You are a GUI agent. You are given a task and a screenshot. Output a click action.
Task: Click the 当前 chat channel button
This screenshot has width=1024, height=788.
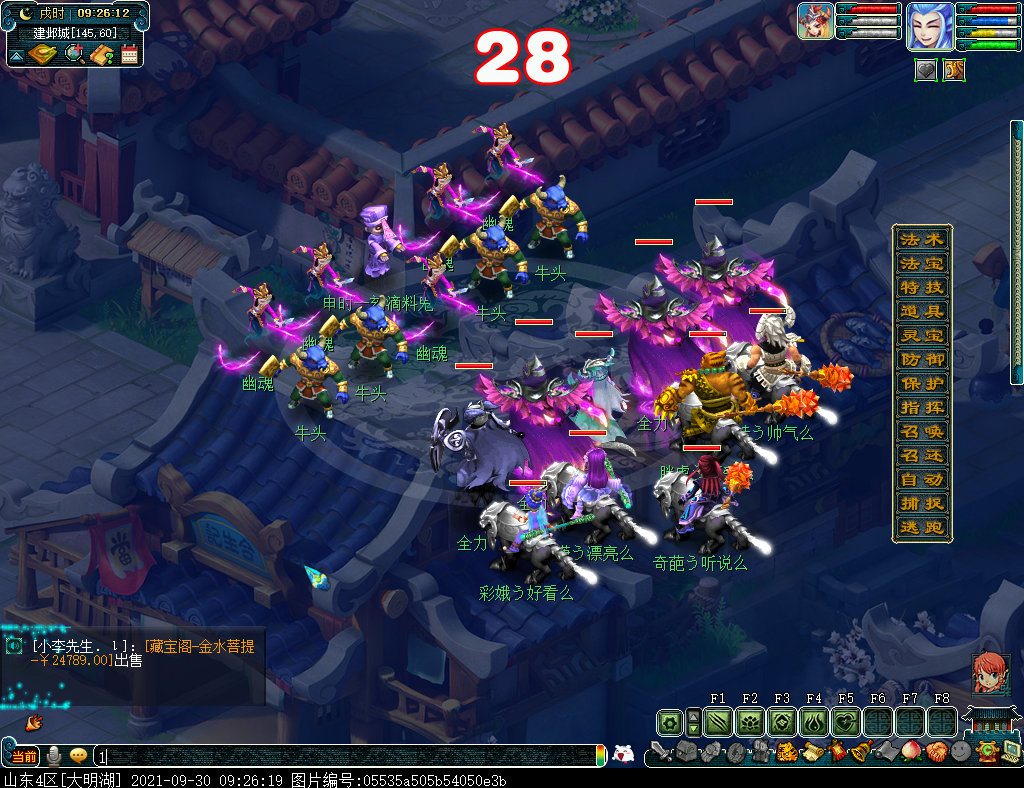(x=22, y=756)
